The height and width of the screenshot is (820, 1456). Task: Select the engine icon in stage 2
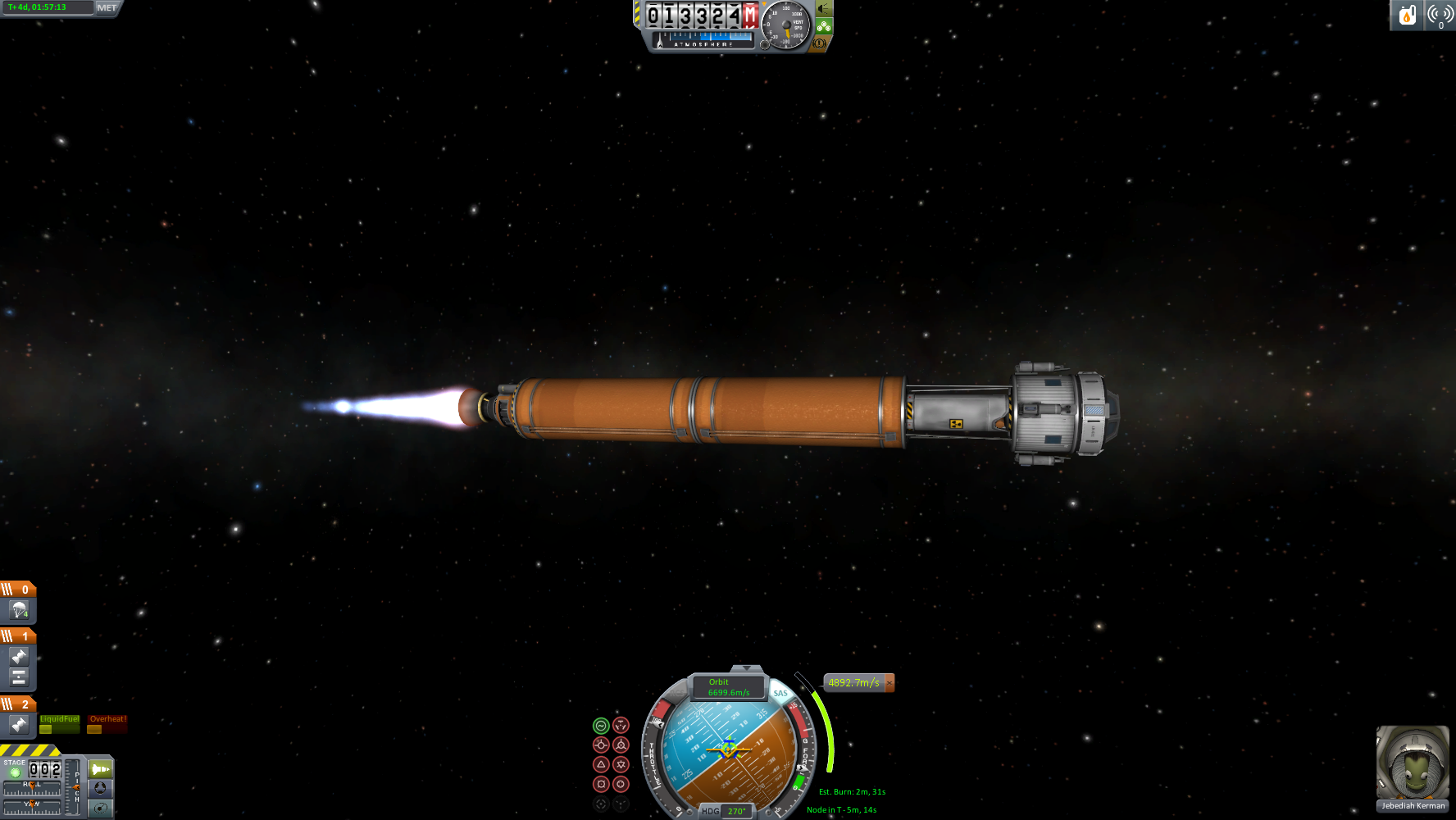click(x=19, y=725)
